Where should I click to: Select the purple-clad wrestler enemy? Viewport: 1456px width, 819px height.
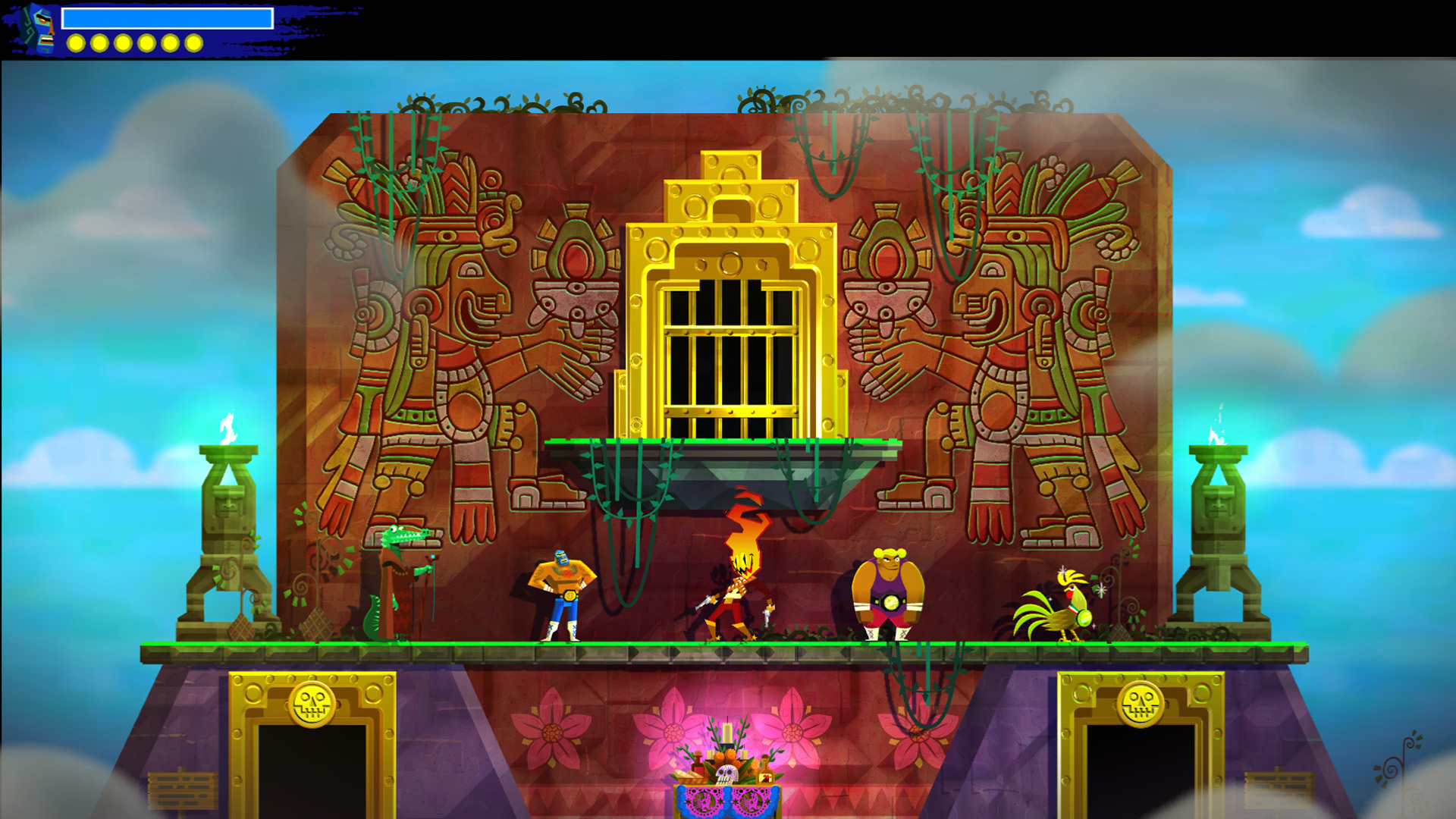tap(887, 591)
